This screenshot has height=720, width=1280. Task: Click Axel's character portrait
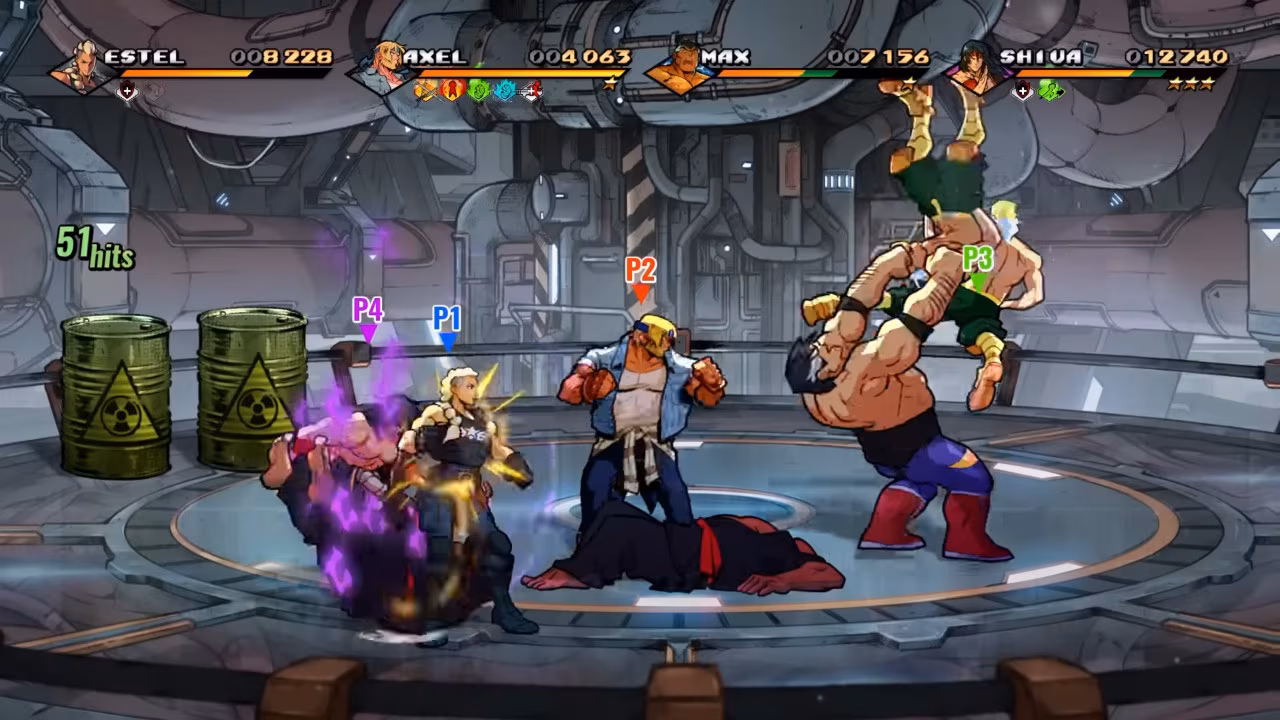point(378,68)
